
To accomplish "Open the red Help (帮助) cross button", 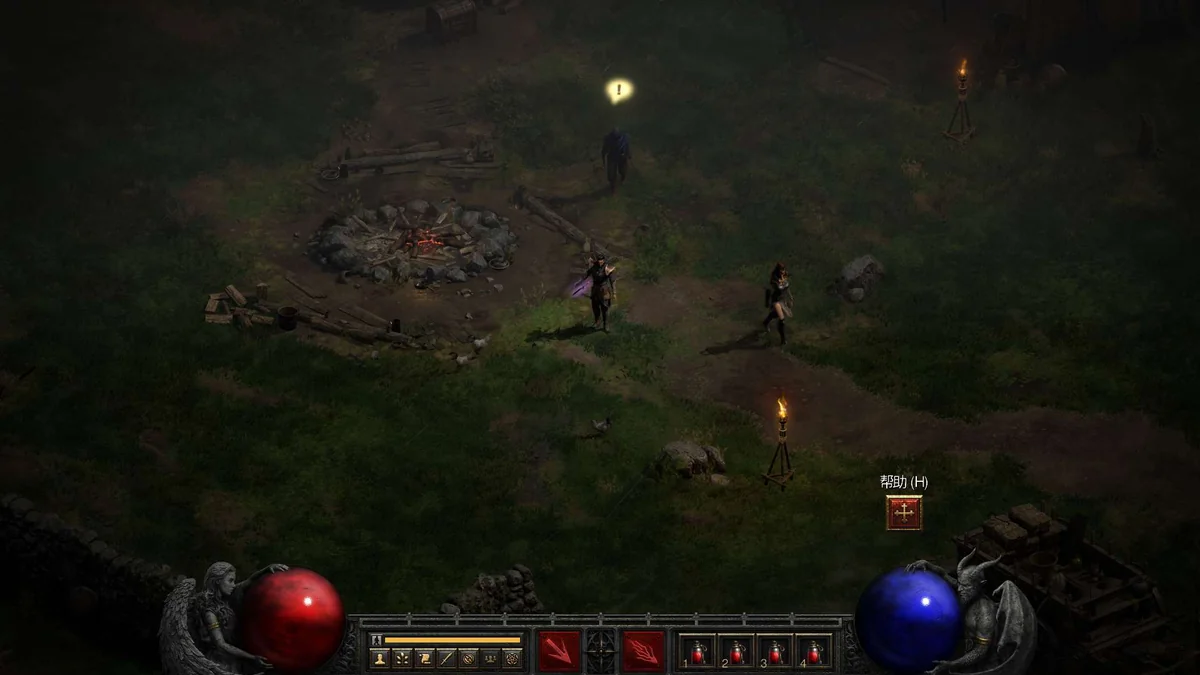I will click(x=904, y=513).
